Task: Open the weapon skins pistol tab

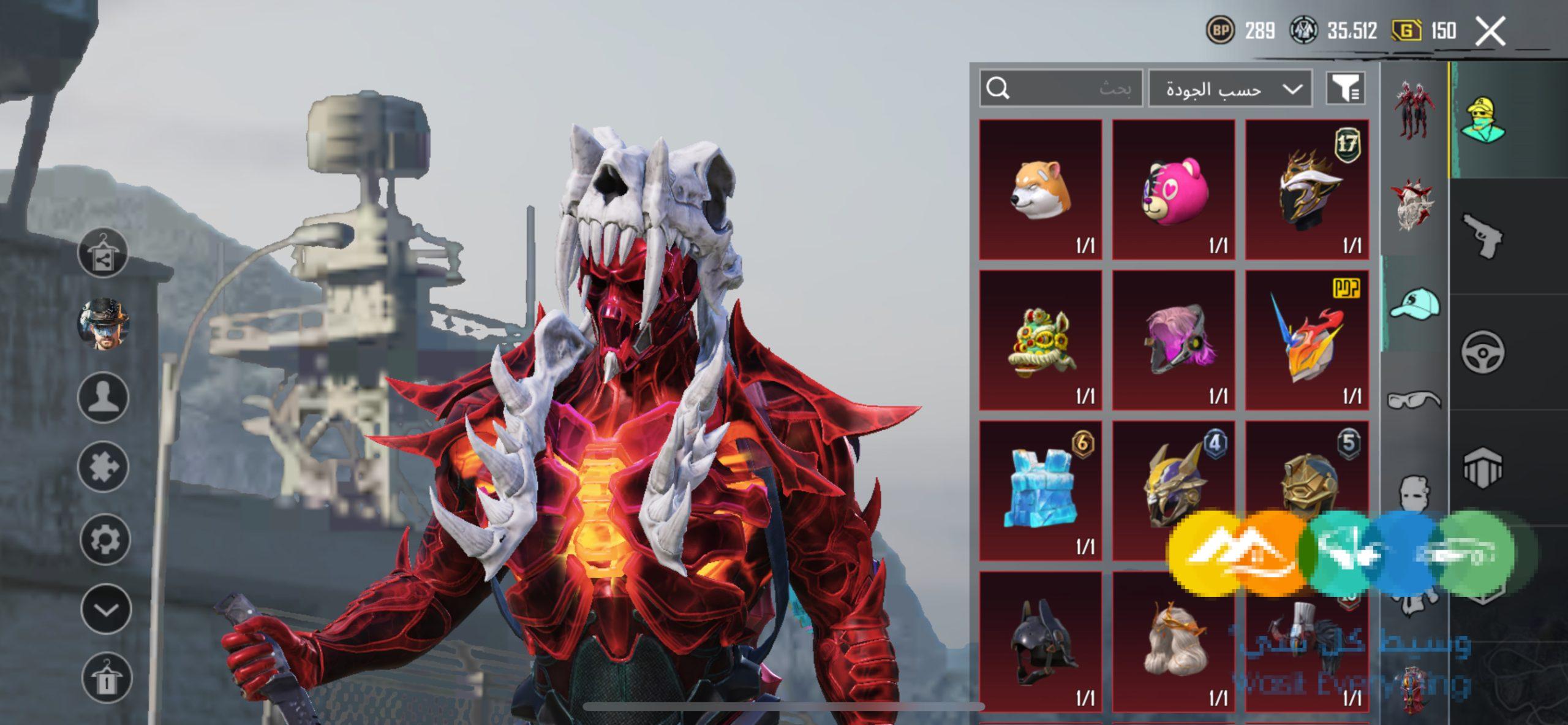Action: [x=1482, y=236]
